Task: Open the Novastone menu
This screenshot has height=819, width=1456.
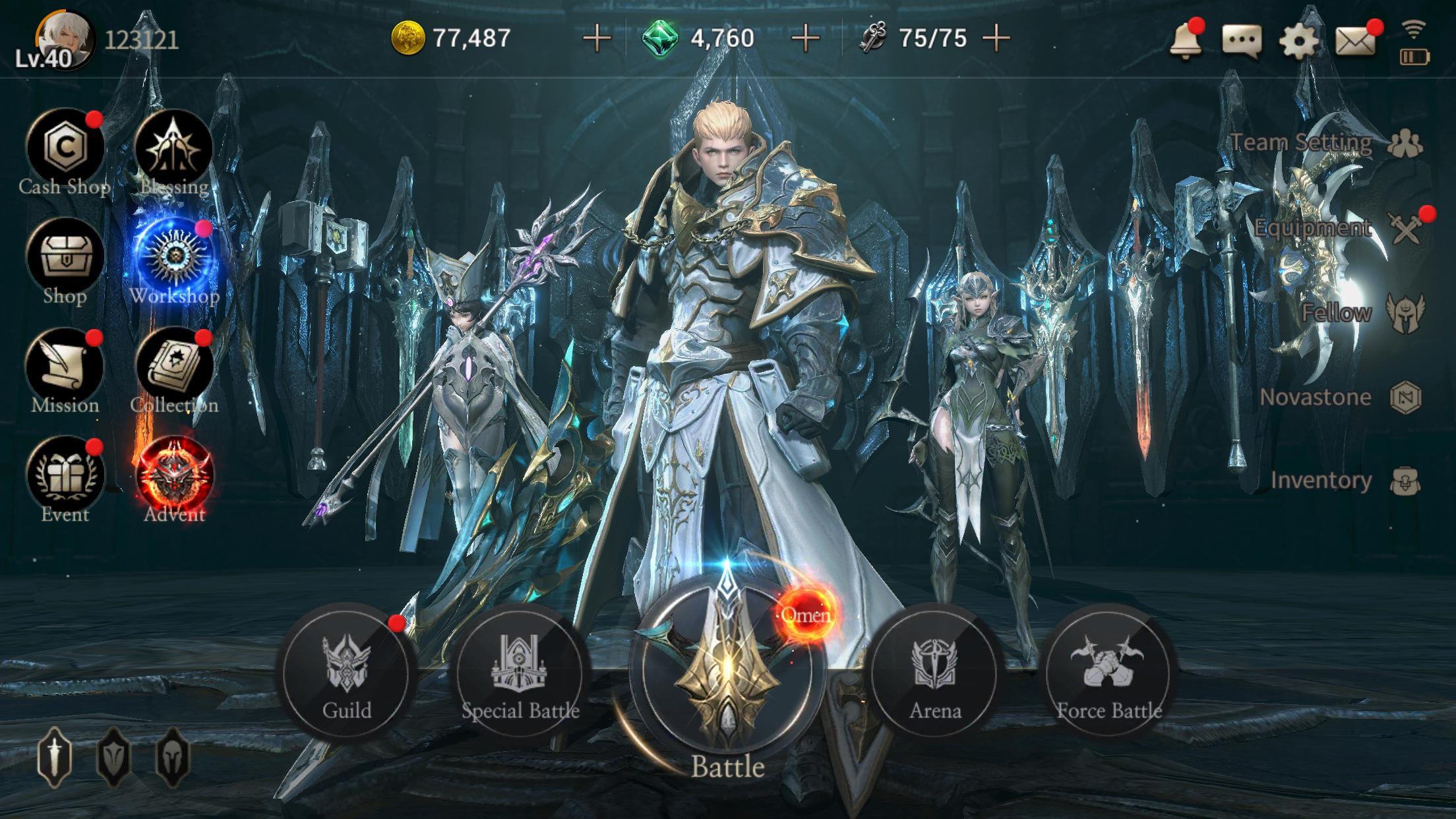Action: click(x=1405, y=396)
